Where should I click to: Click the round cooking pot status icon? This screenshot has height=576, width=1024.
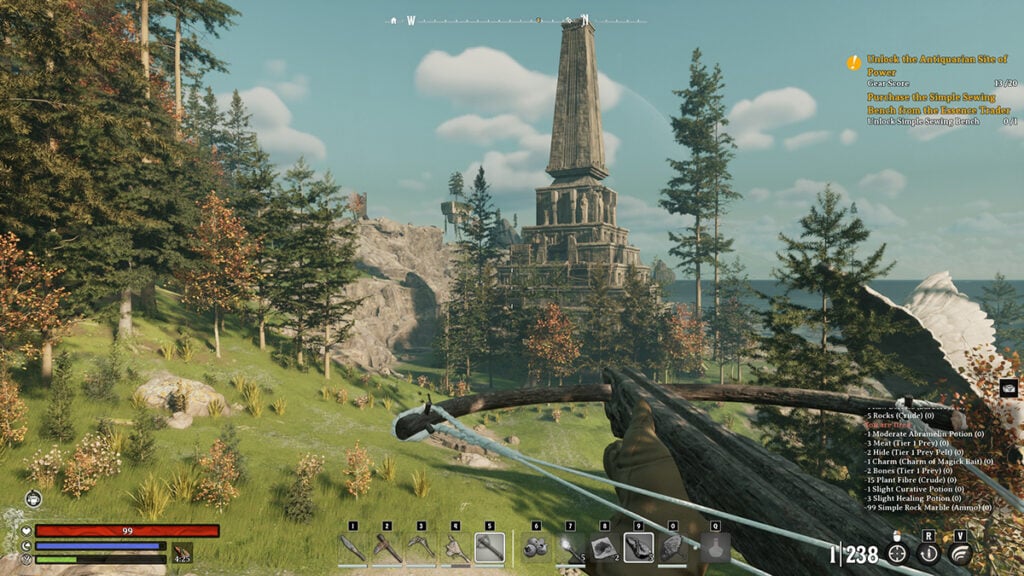pyautogui.click(x=34, y=498)
